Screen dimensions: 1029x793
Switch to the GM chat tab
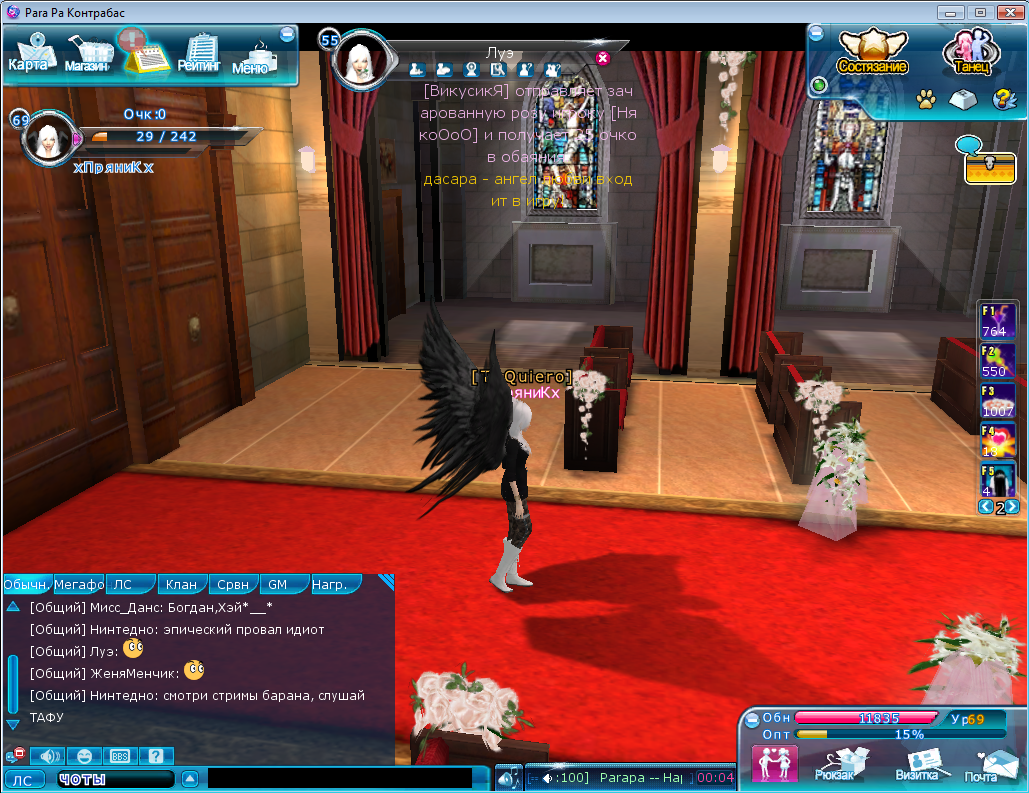pyautogui.click(x=277, y=584)
